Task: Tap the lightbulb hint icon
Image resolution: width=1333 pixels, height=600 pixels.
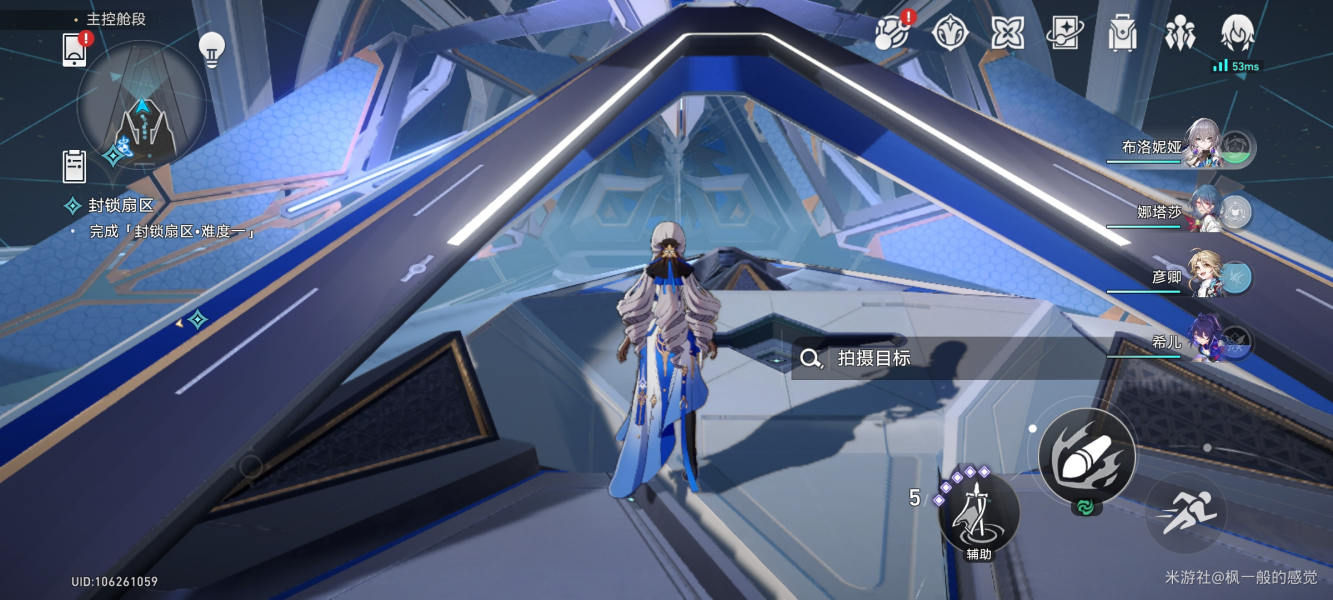Action: (211, 49)
